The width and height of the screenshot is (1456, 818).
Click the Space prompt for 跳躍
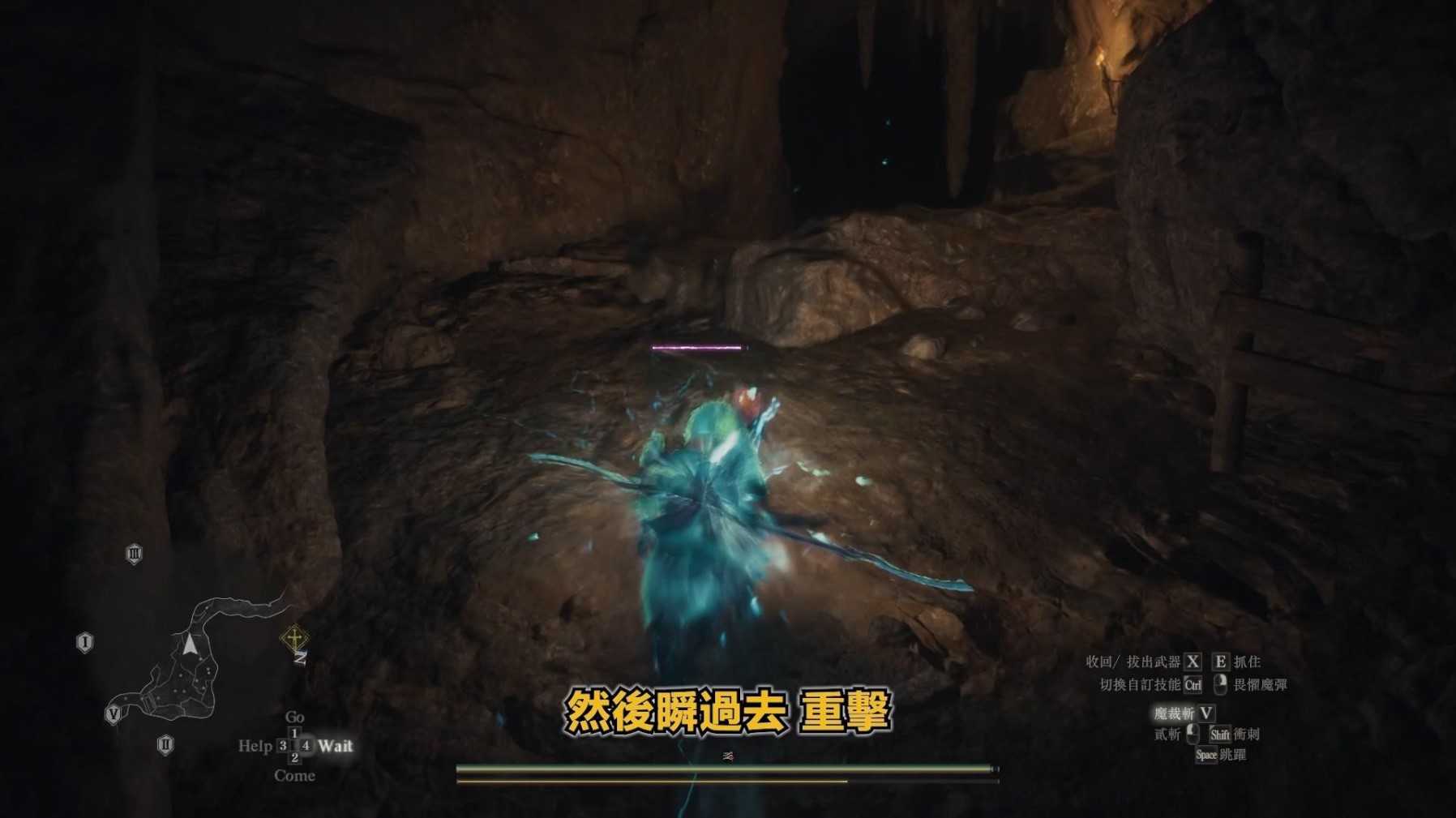pyautogui.click(x=1206, y=755)
